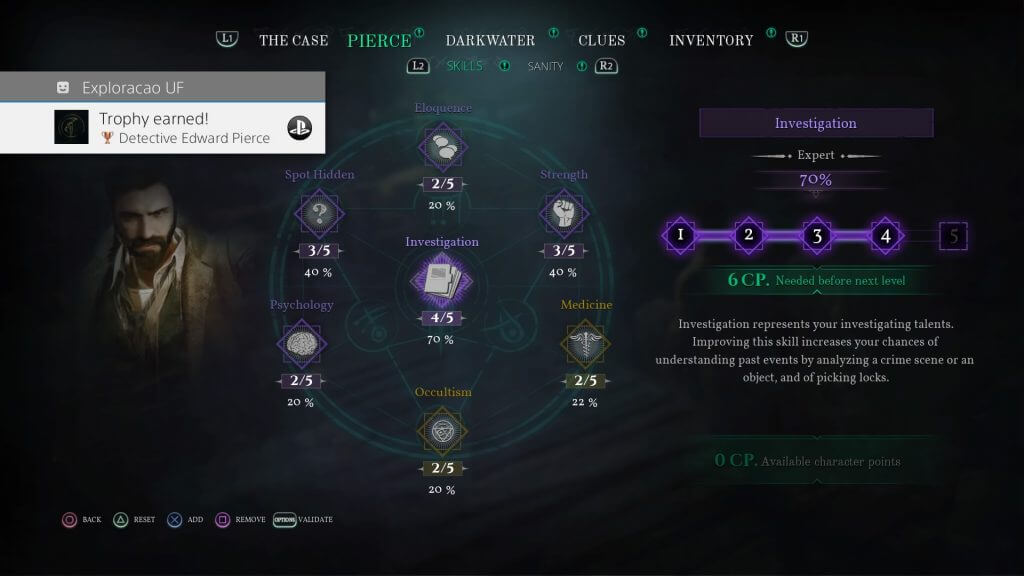This screenshot has height=576, width=1024.
Task: Choose the Spot Hidden skill icon
Action: (x=320, y=213)
